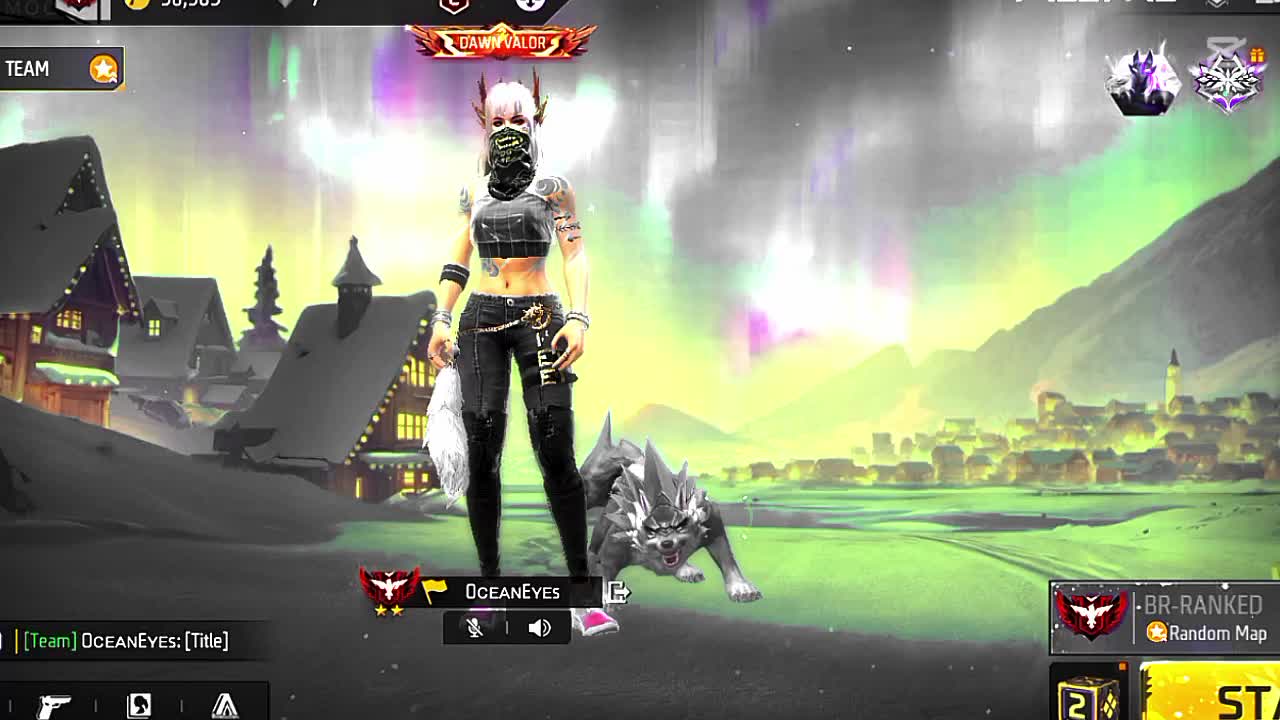Screen dimensions: 1280x720
Task: Leave the team via the exit icon
Action: (618, 592)
